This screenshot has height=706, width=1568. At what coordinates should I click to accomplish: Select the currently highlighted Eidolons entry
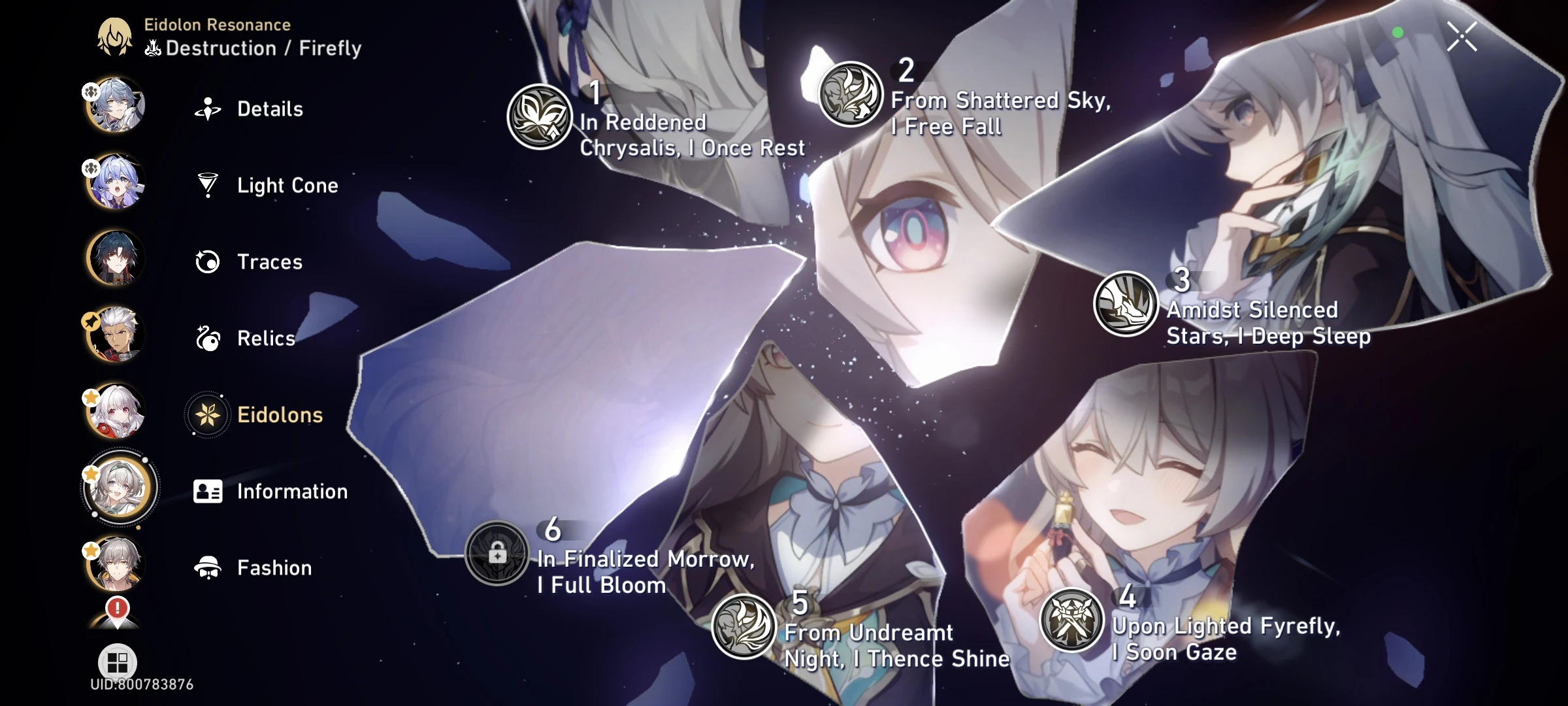tap(279, 414)
